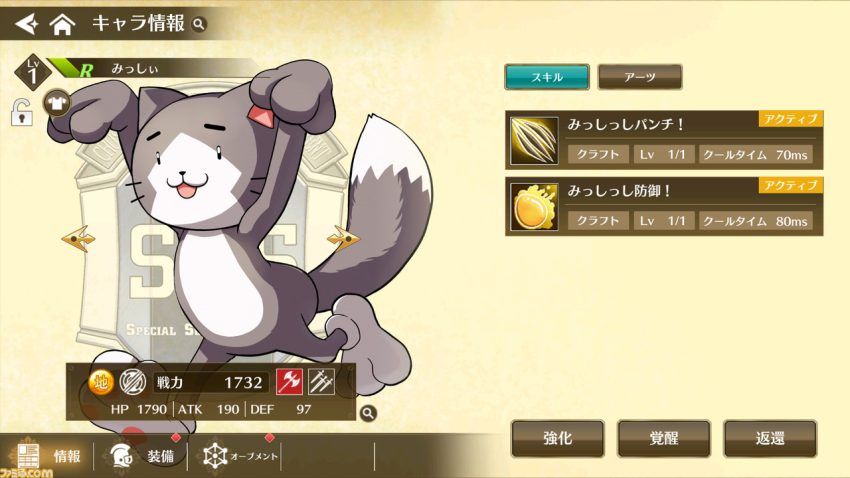
Task: Open the 覚醒 awakening menu
Action: (x=663, y=438)
